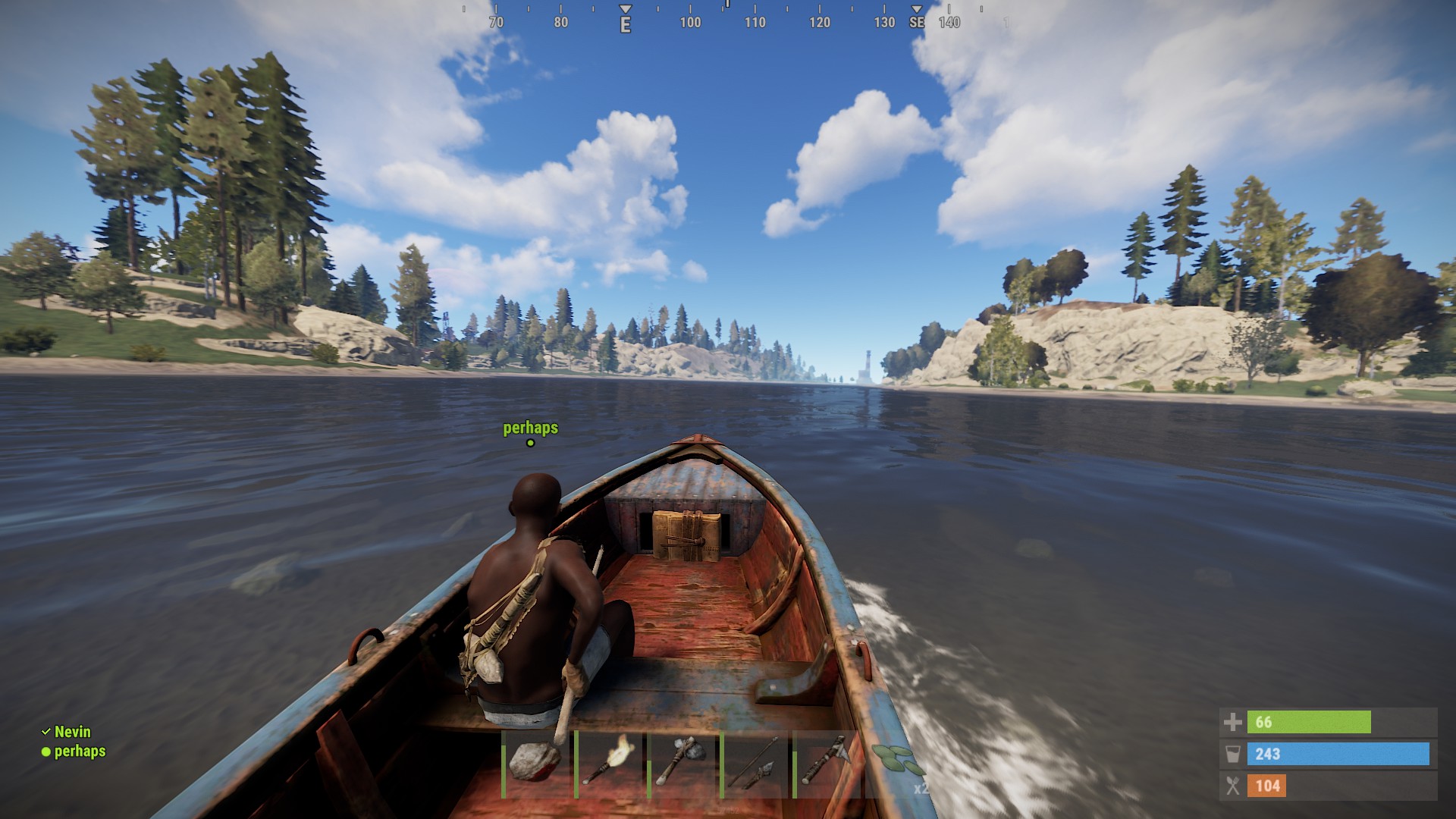Click team member perhaps in team list

[x=79, y=752]
